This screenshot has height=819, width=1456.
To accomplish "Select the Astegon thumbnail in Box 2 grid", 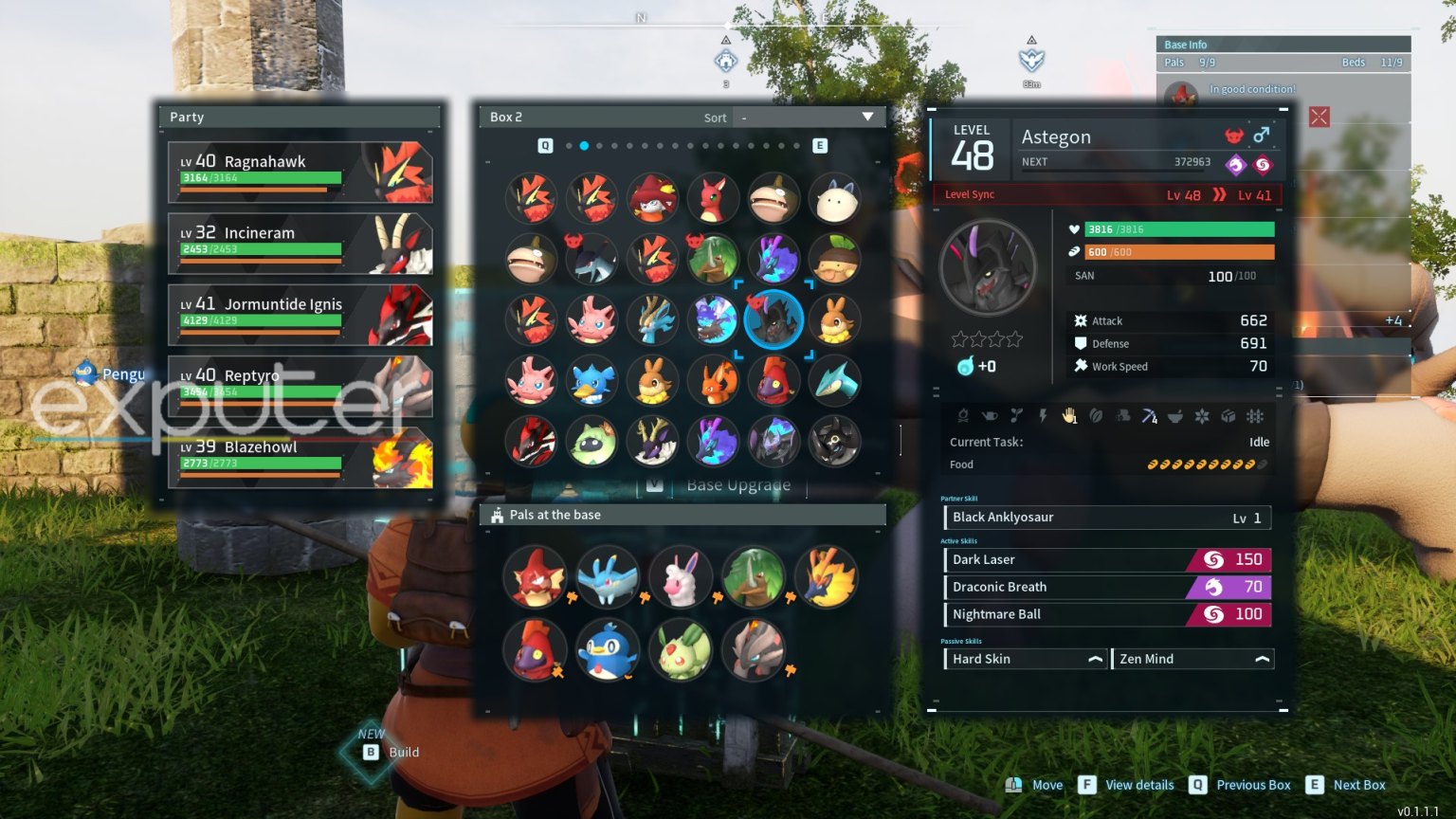I will click(x=774, y=320).
